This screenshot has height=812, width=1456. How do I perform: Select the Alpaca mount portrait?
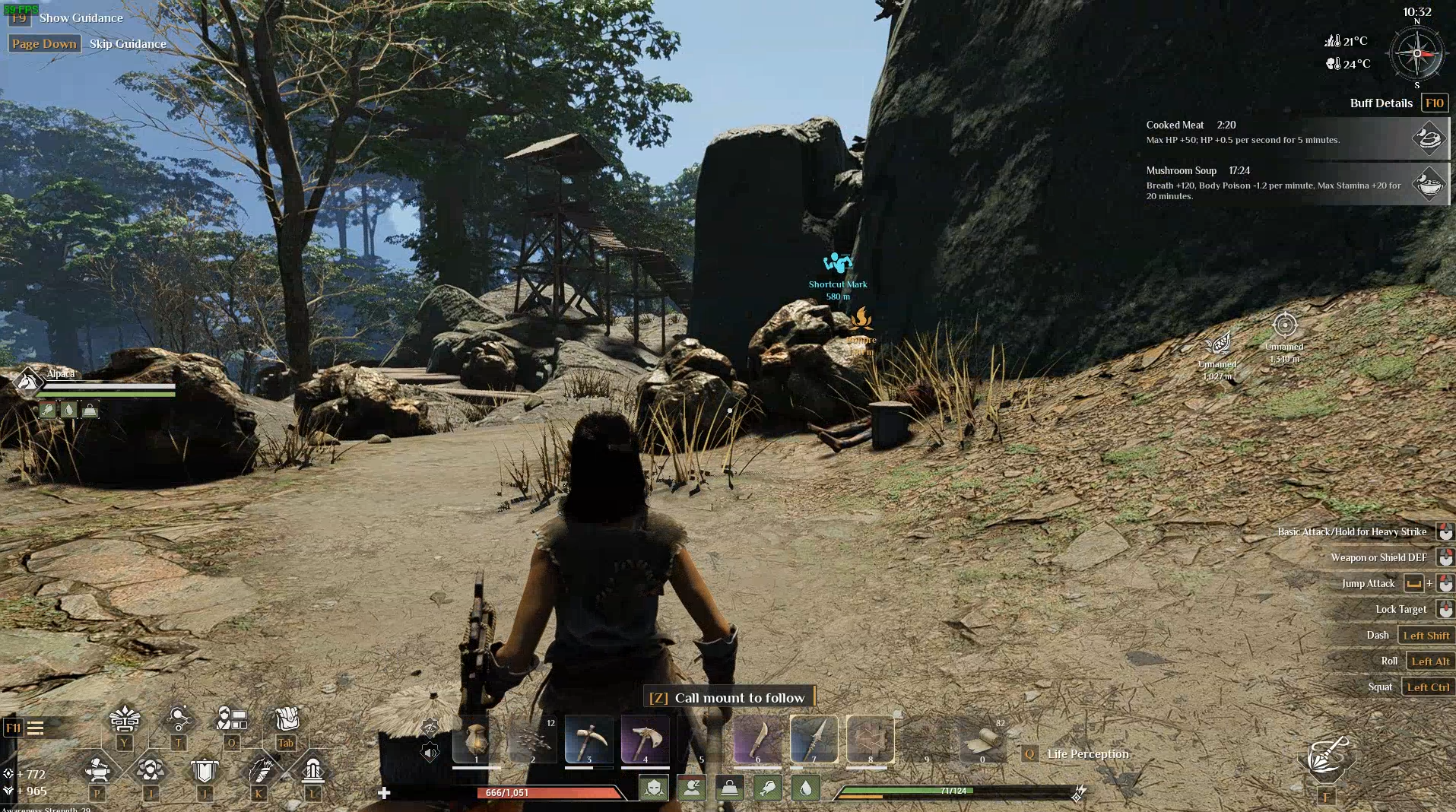[29, 381]
